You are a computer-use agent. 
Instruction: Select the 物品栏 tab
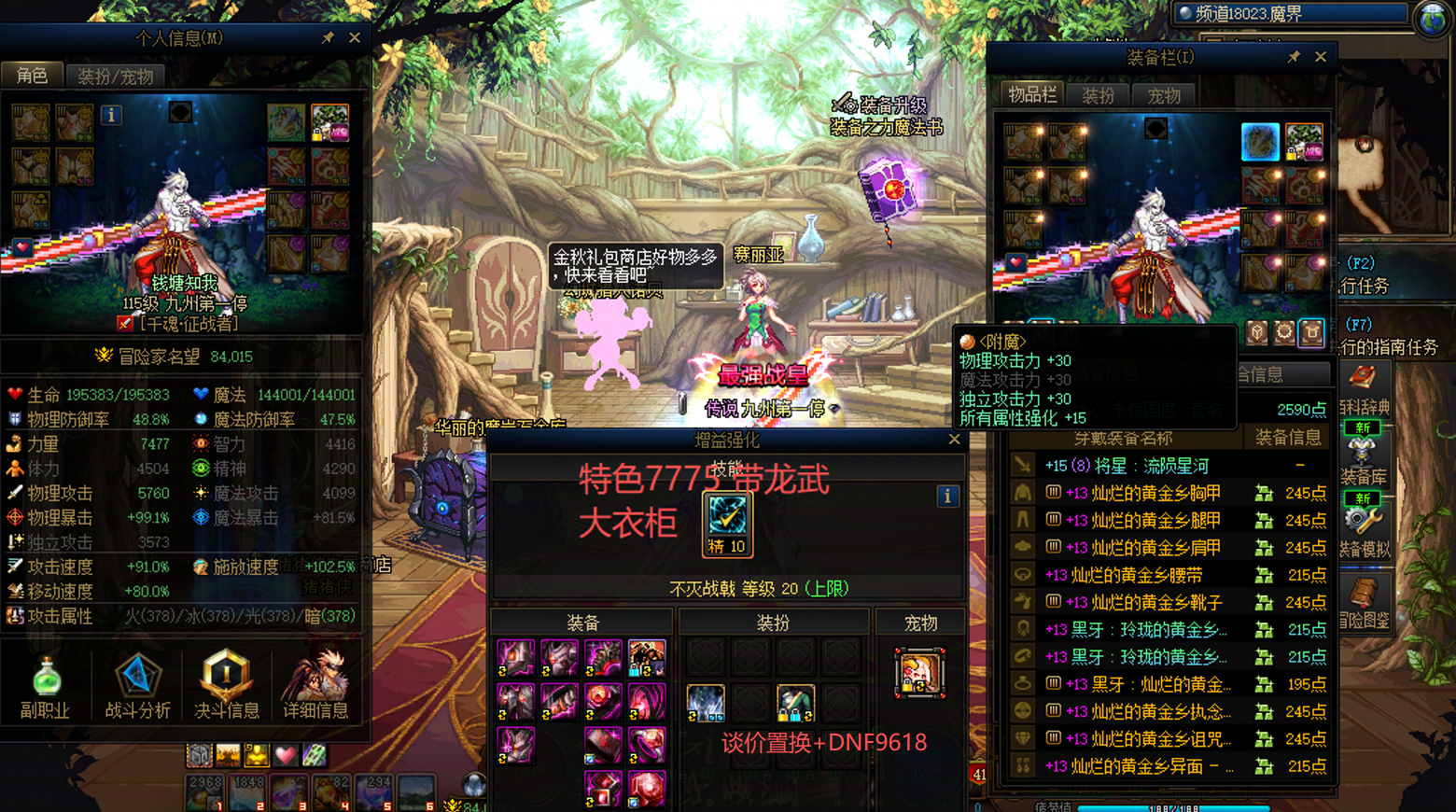click(1032, 94)
